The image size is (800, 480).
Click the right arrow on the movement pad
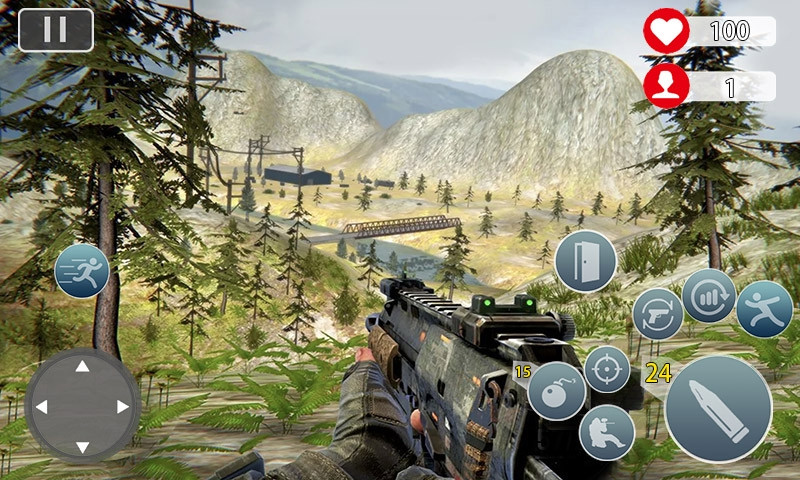click(123, 407)
